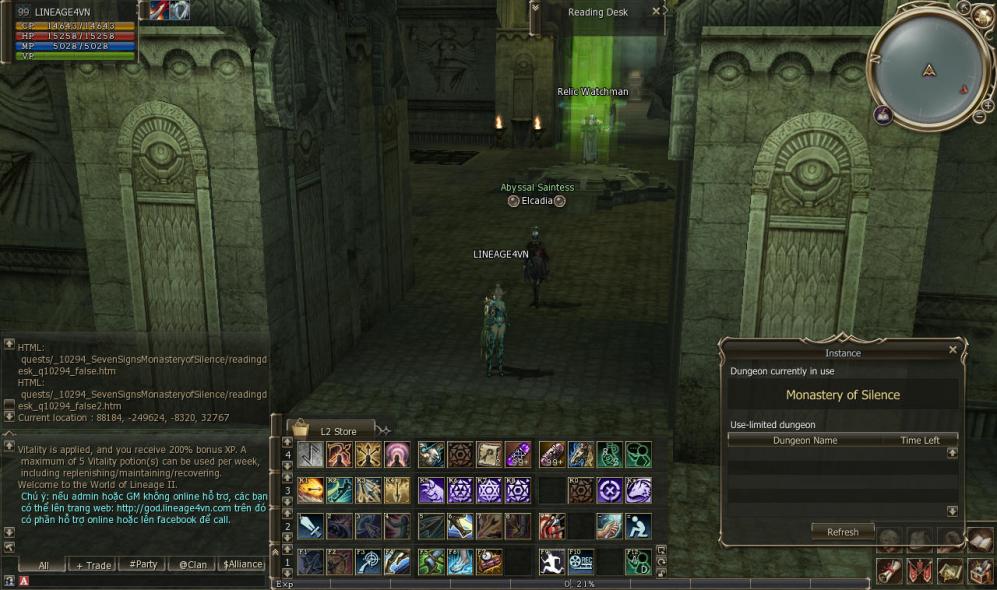Use the sit/stand action icon
997x590 pixels.
tap(638, 526)
